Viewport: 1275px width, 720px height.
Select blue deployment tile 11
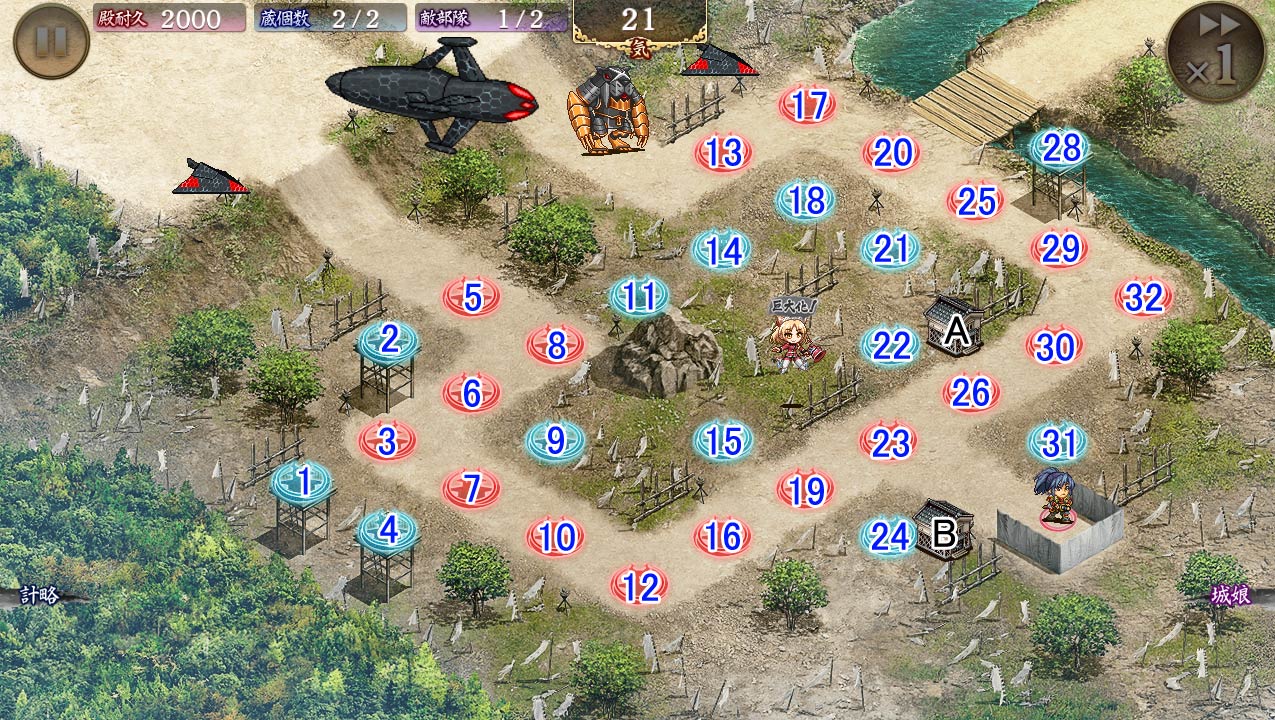point(639,297)
